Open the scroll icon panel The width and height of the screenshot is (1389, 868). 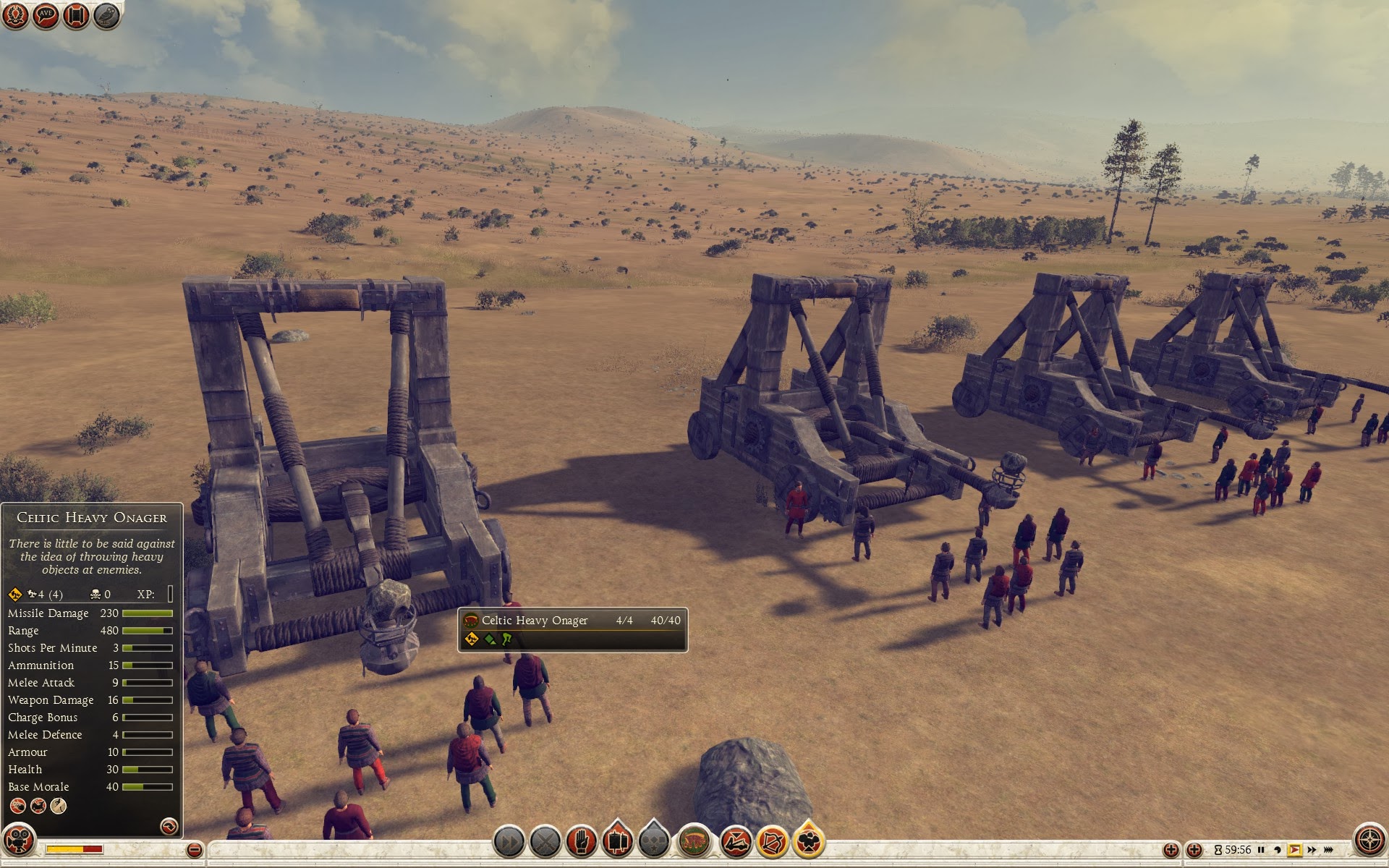[x=76, y=16]
